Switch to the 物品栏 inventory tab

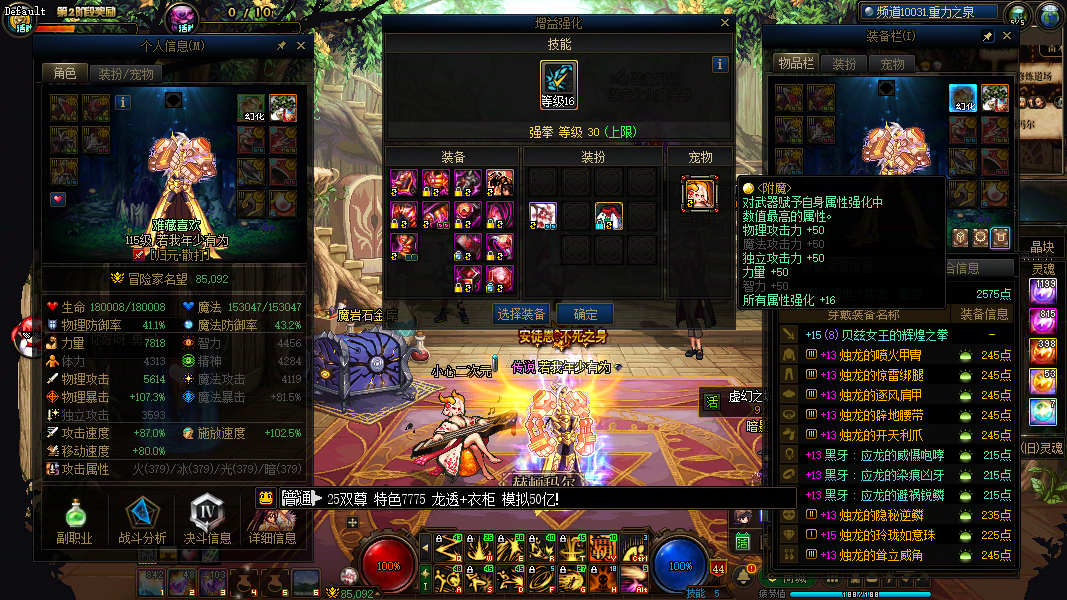tap(796, 63)
